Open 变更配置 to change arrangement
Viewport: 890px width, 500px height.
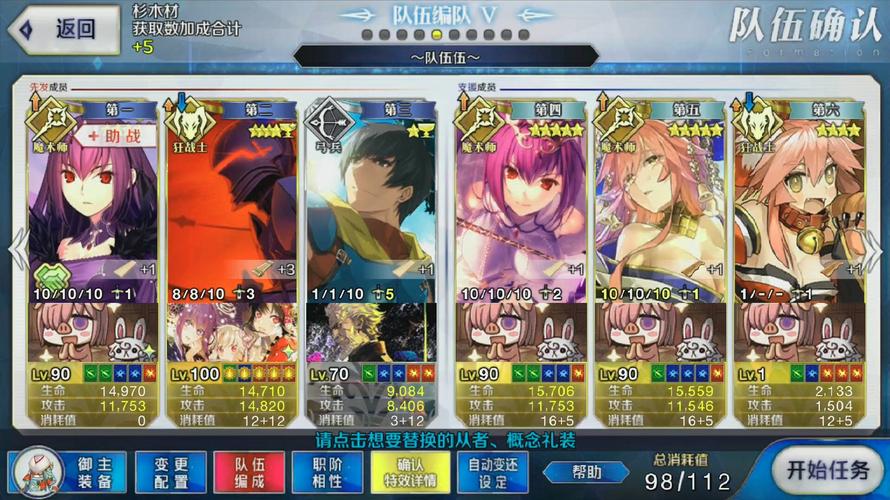(170, 472)
